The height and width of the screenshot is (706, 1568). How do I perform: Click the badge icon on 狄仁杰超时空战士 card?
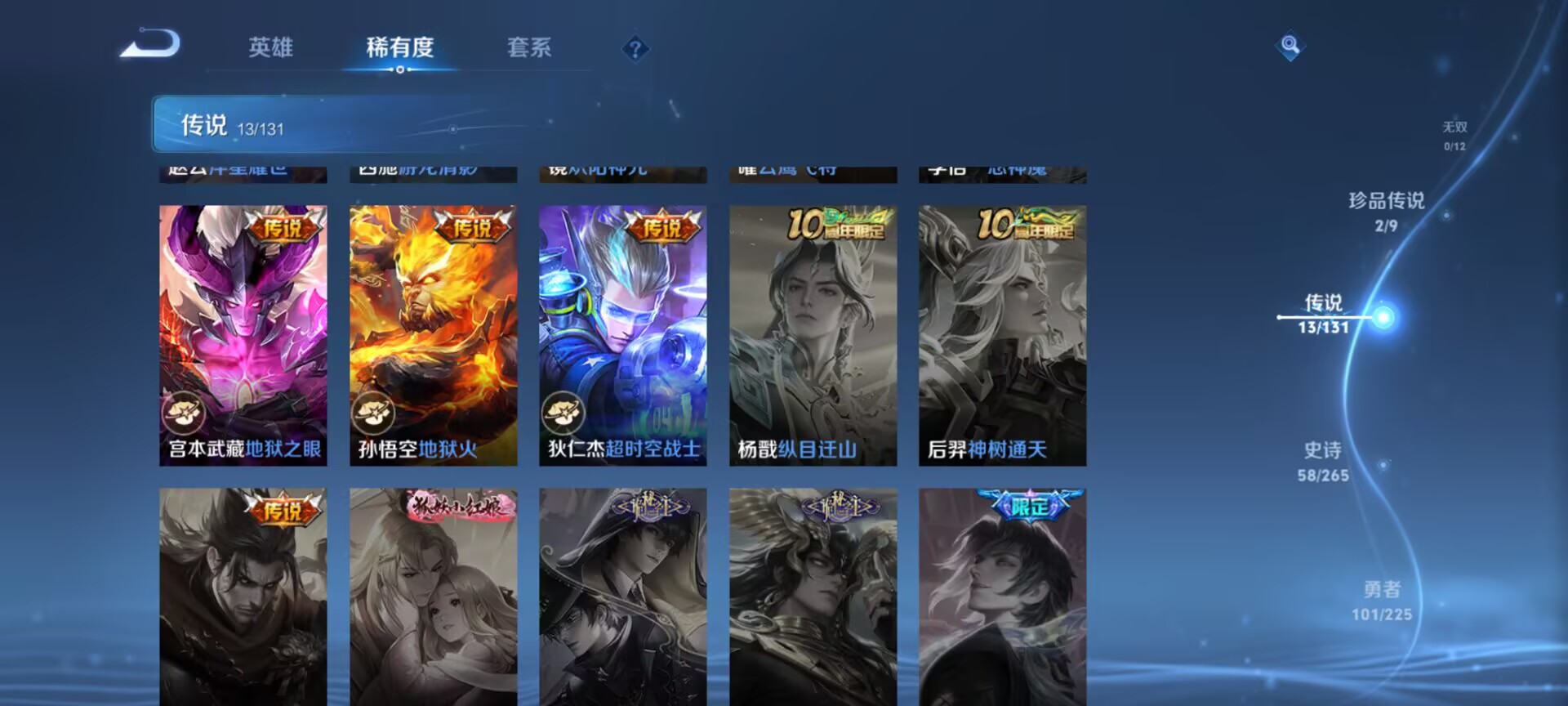(x=565, y=413)
